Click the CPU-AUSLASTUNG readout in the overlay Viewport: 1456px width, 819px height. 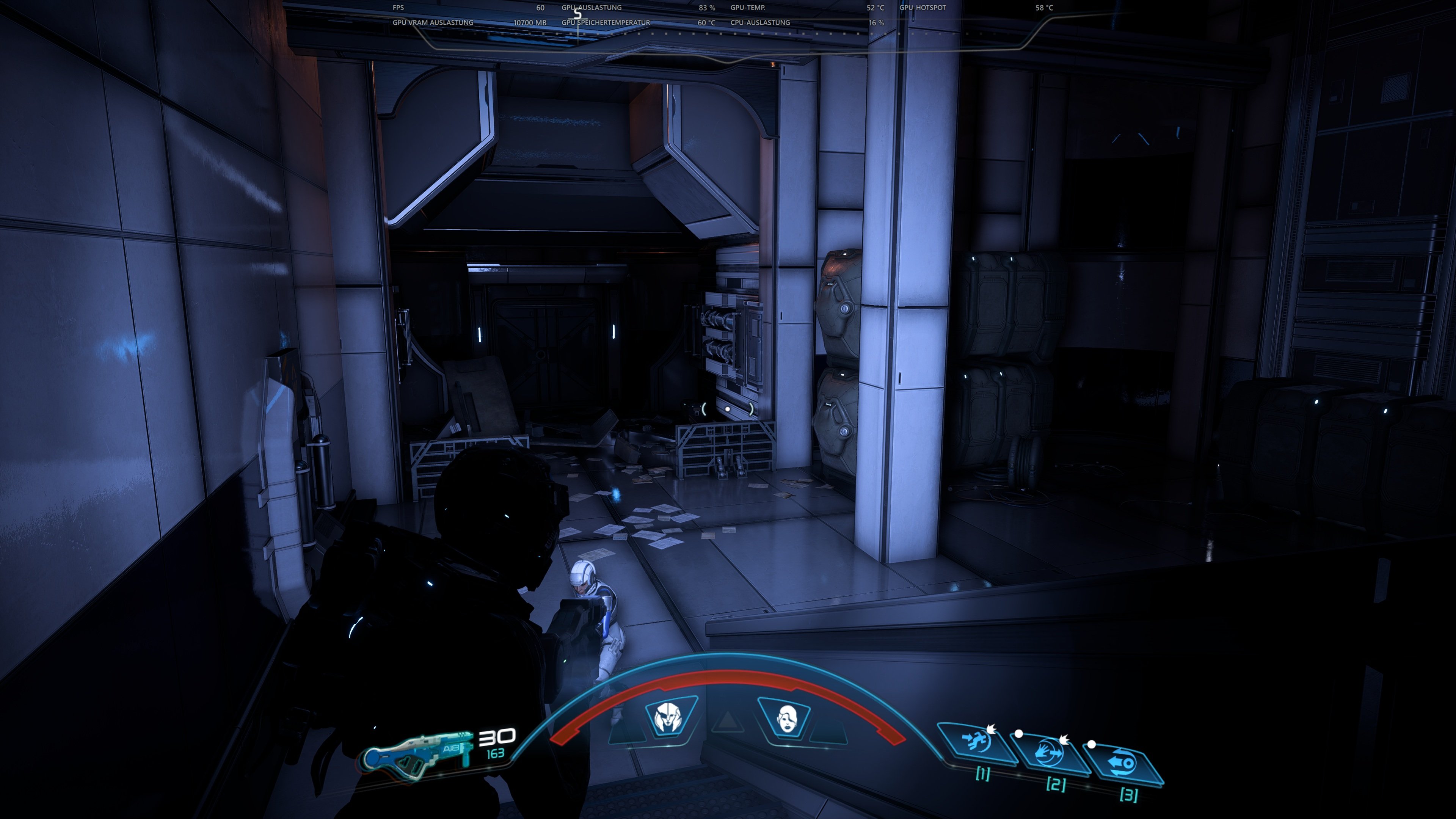[759, 23]
